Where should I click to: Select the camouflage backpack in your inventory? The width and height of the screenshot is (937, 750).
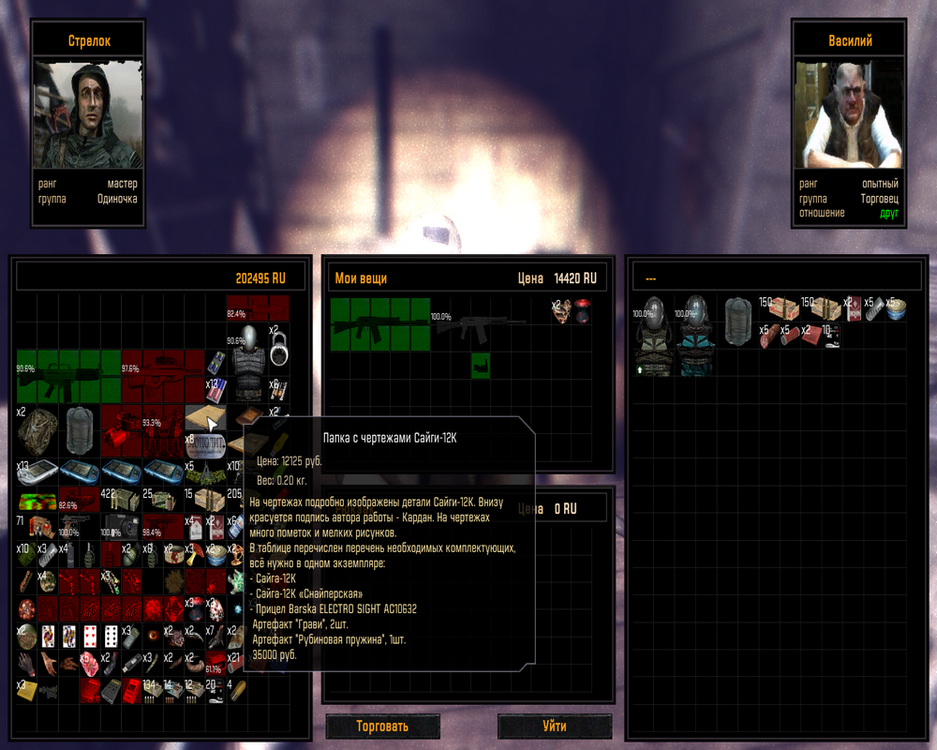coord(36,430)
